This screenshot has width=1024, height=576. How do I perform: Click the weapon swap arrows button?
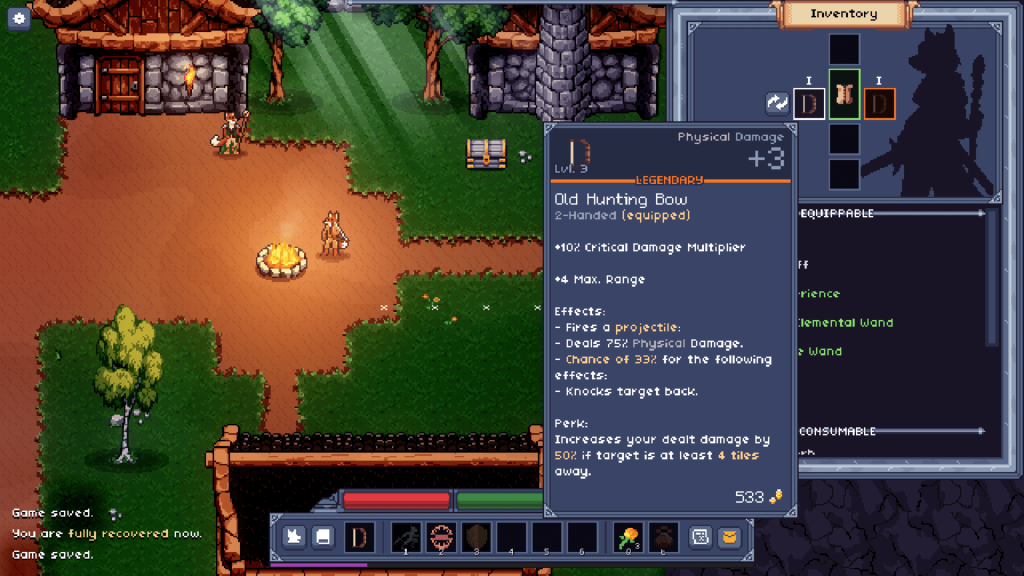pos(777,103)
